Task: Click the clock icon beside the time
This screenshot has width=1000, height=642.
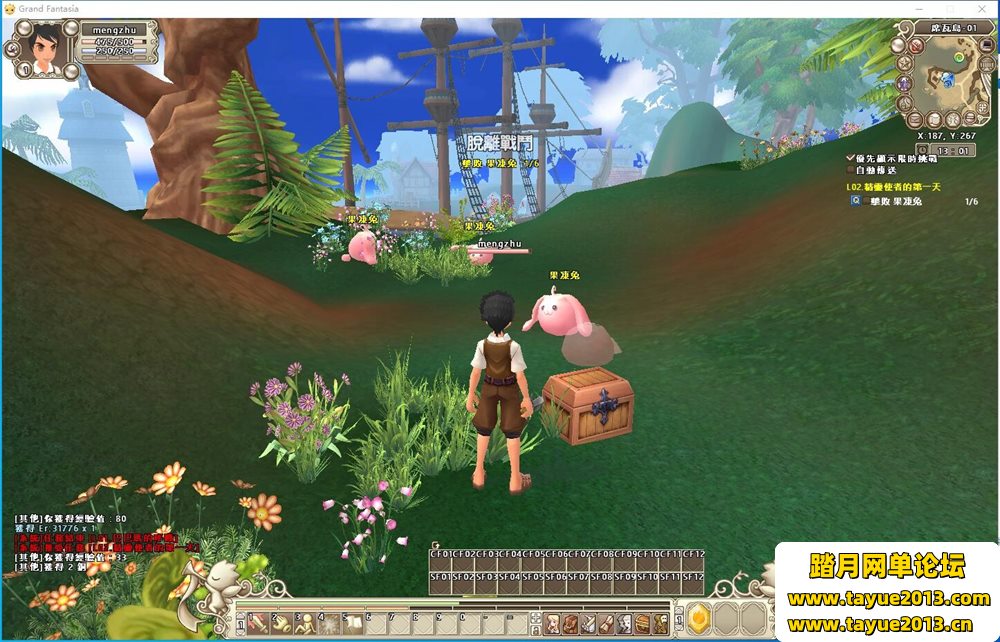Action: pyautogui.click(x=923, y=151)
